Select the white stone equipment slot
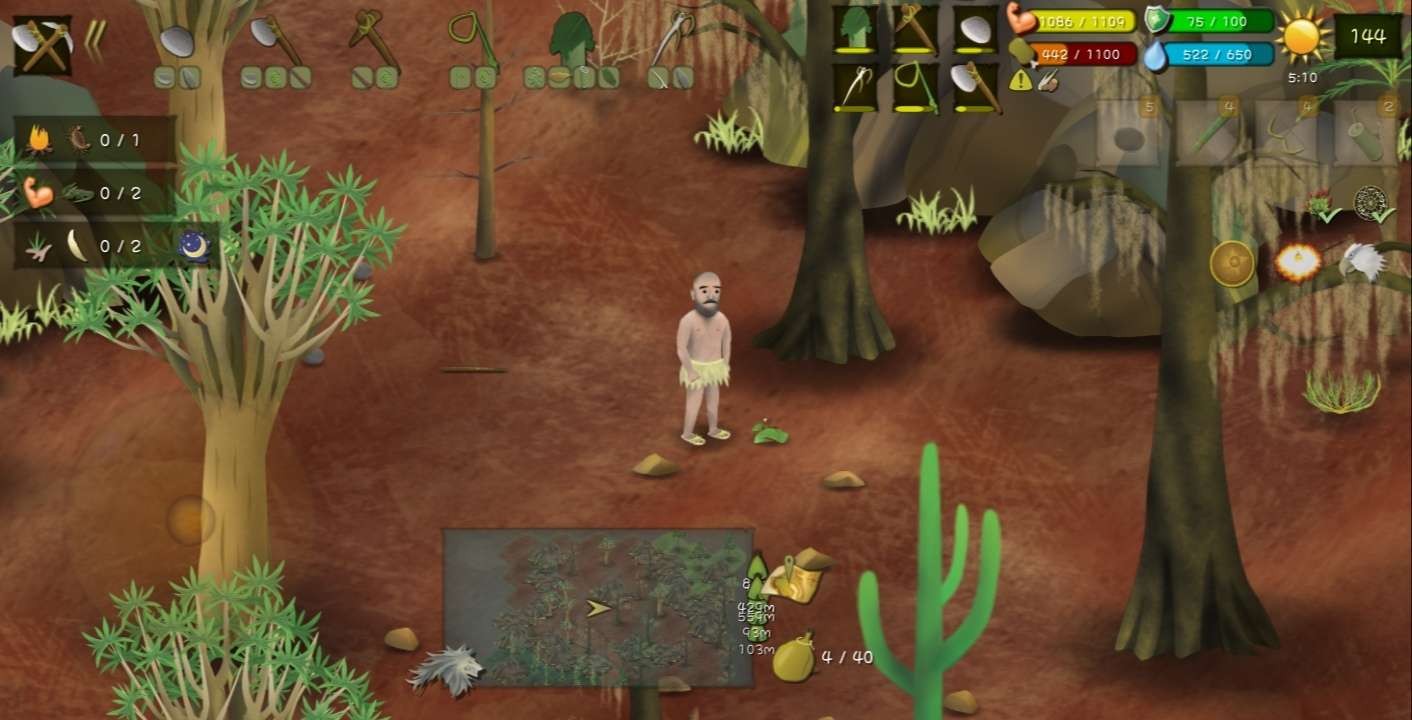 973,29
